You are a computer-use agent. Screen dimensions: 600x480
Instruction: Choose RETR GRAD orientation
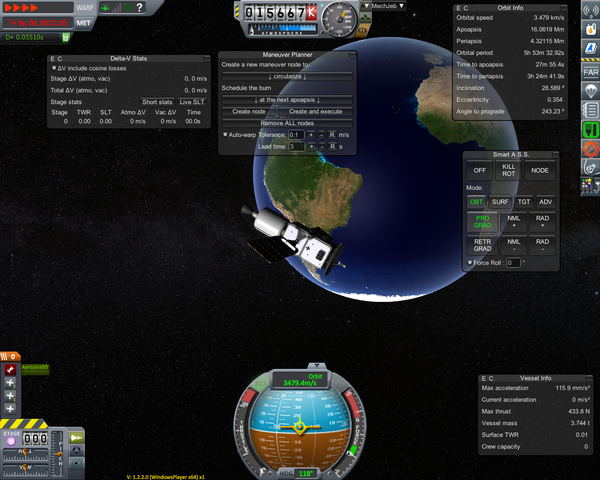point(483,244)
